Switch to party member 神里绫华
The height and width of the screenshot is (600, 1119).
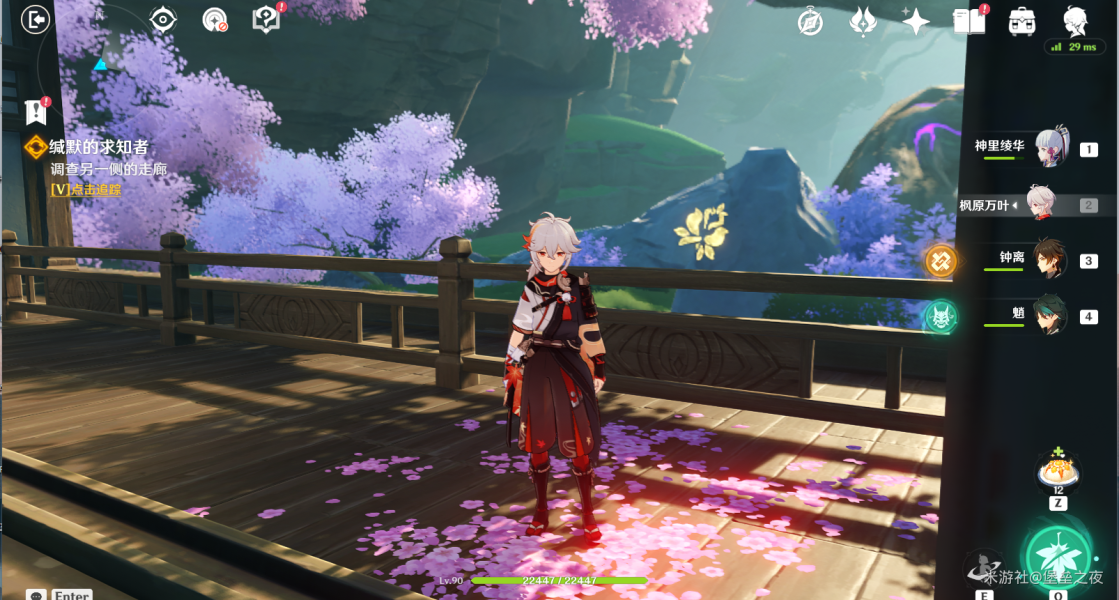1050,148
